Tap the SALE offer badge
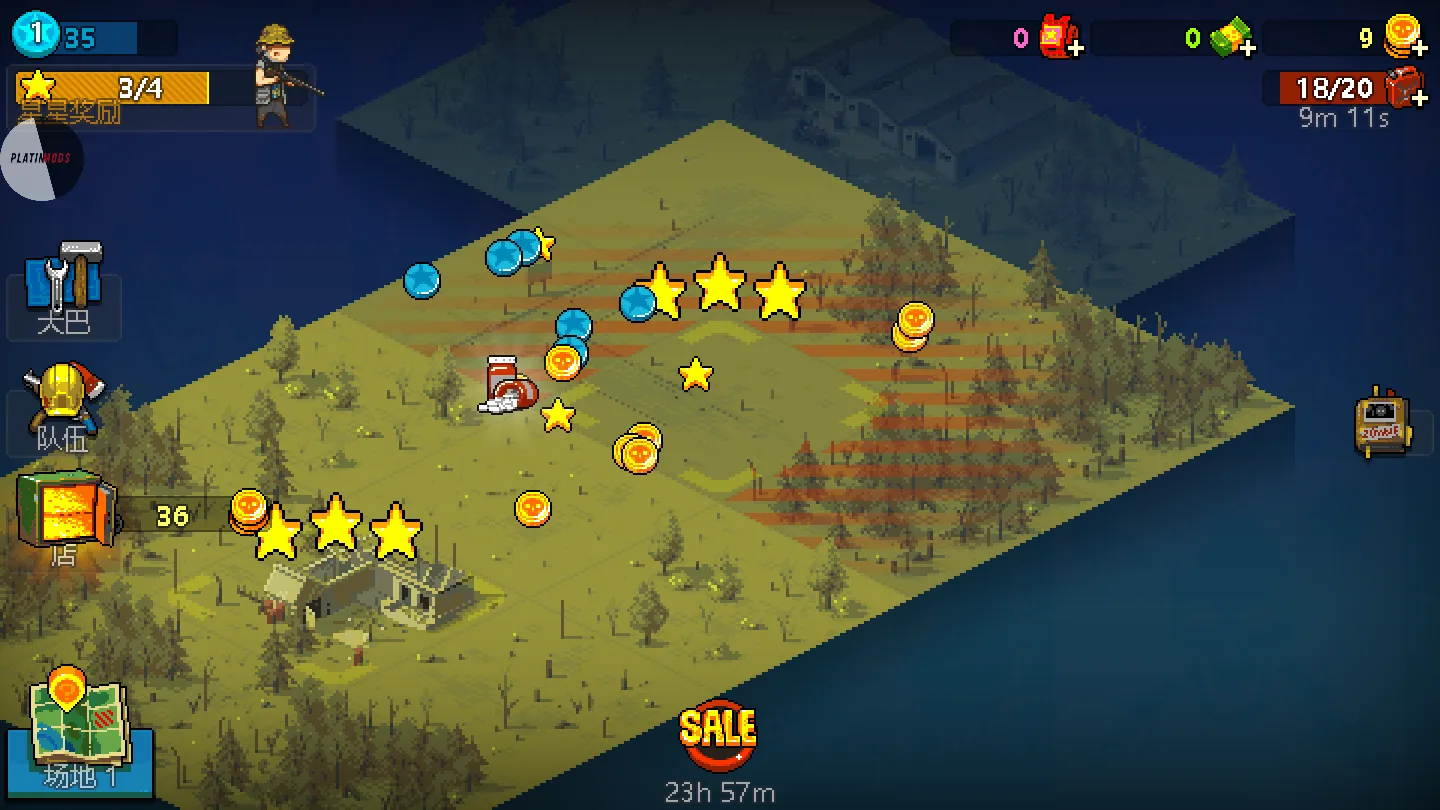This screenshot has width=1440, height=810. pyautogui.click(x=717, y=735)
